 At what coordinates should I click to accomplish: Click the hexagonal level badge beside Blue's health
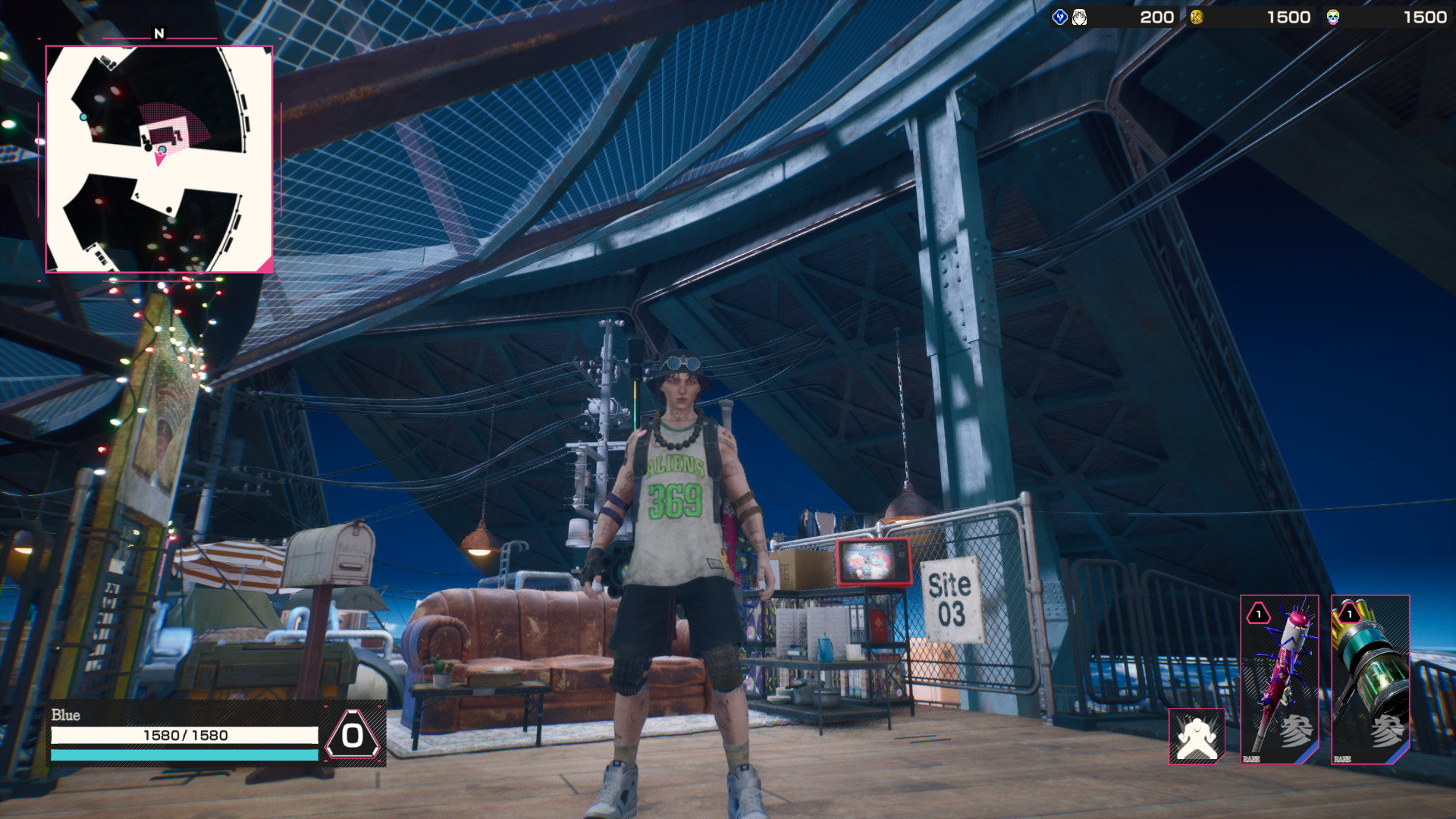click(353, 735)
